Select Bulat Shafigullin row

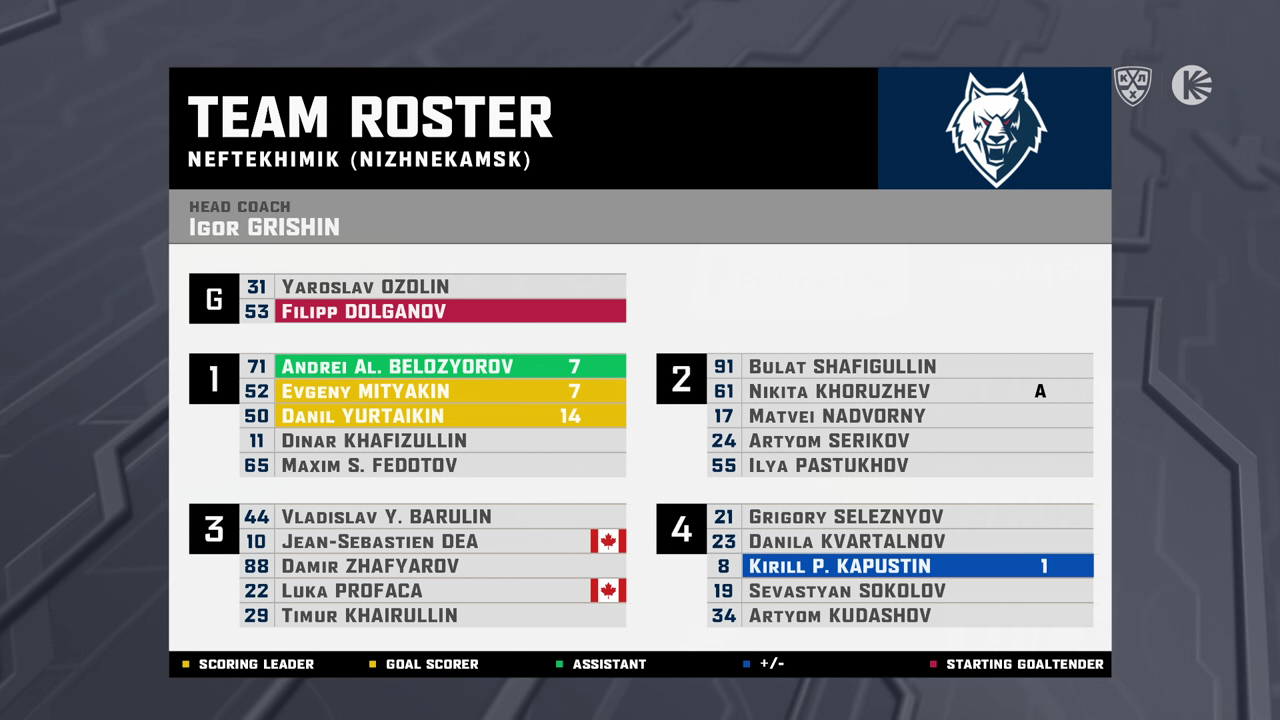[x=899, y=367]
